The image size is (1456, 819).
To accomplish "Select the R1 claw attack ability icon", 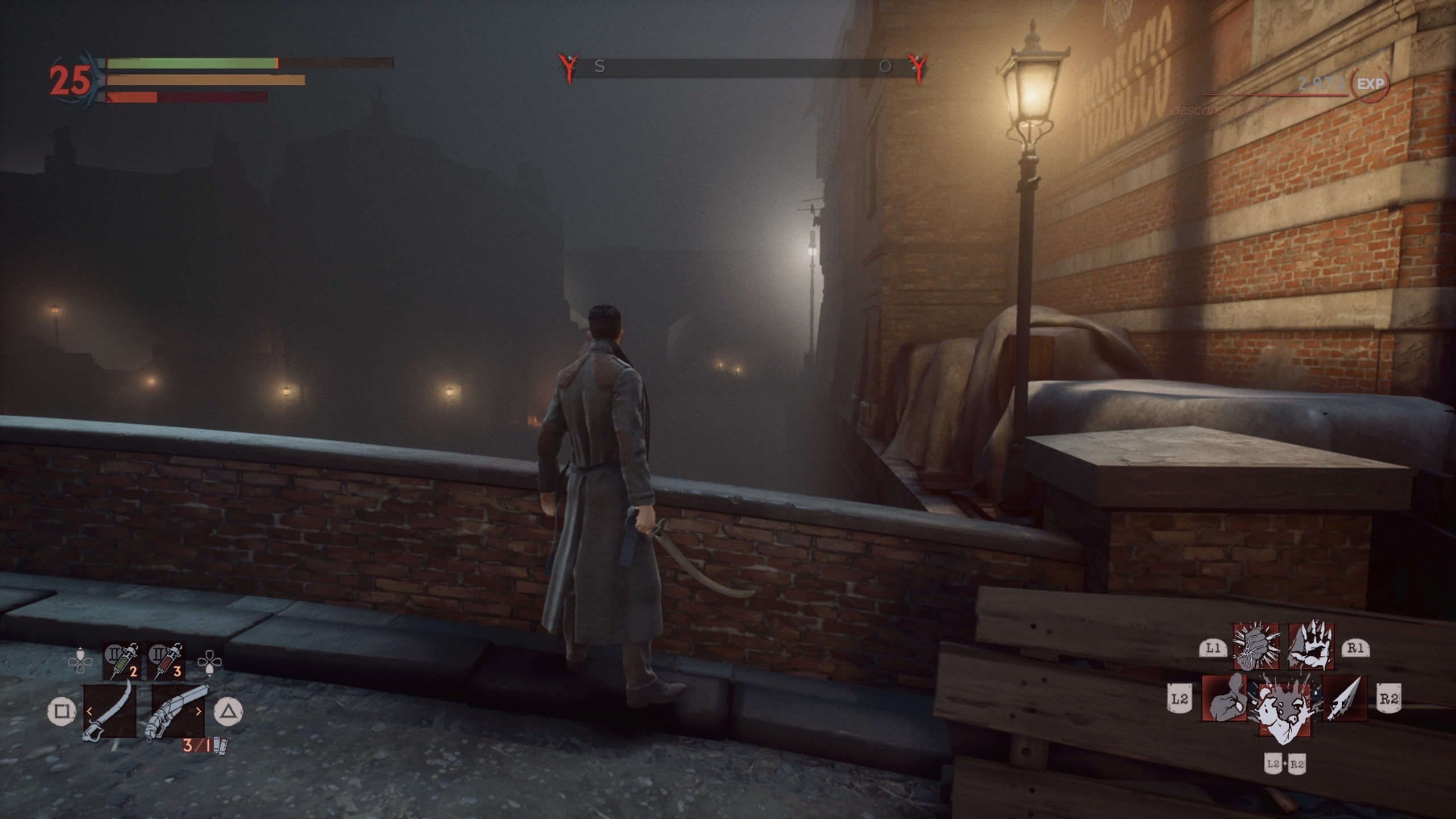I will pyautogui.click(x=1312, y=647).
